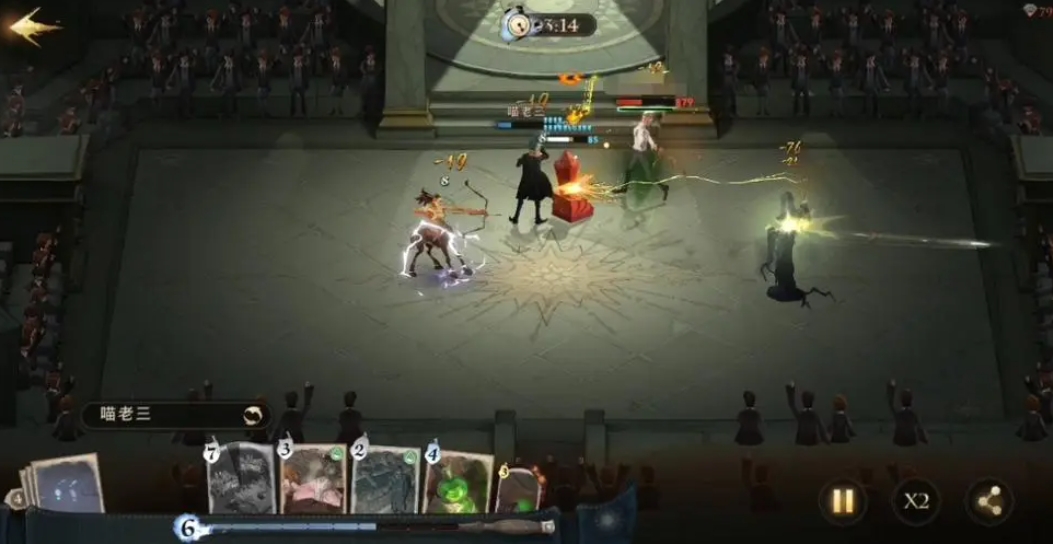Open the card deck pile
This screenshot has height=544, width=1053.
point(65,484)
